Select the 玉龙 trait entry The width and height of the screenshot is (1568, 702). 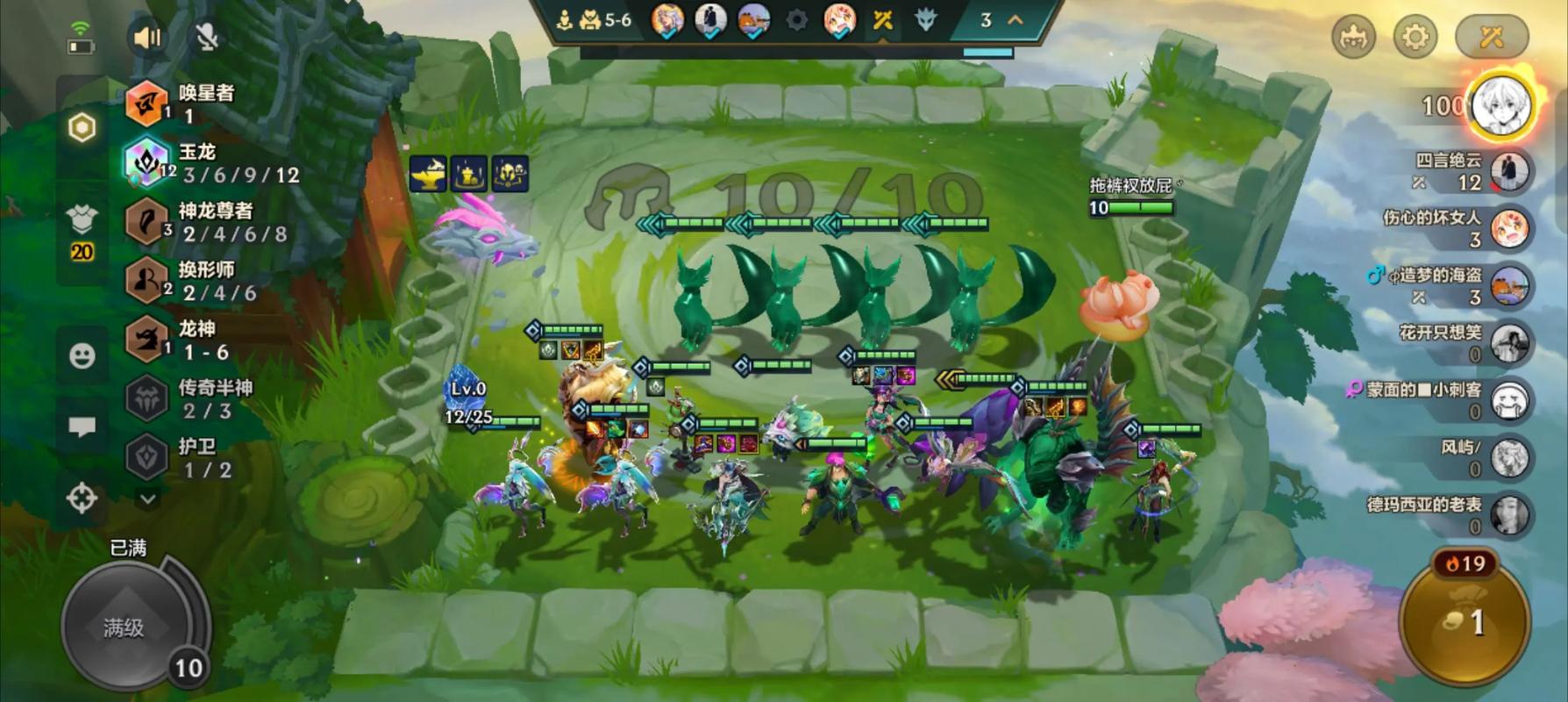pyautogui.click(x=210, y=163)
